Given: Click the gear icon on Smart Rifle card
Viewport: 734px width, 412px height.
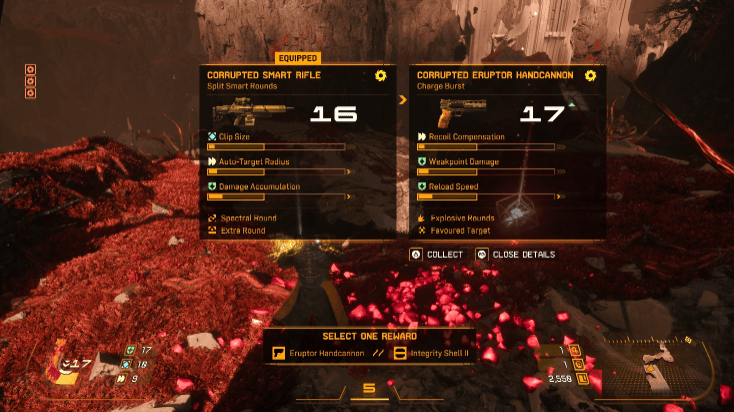Looking at the screenshot, I should (x=380, y=75).
